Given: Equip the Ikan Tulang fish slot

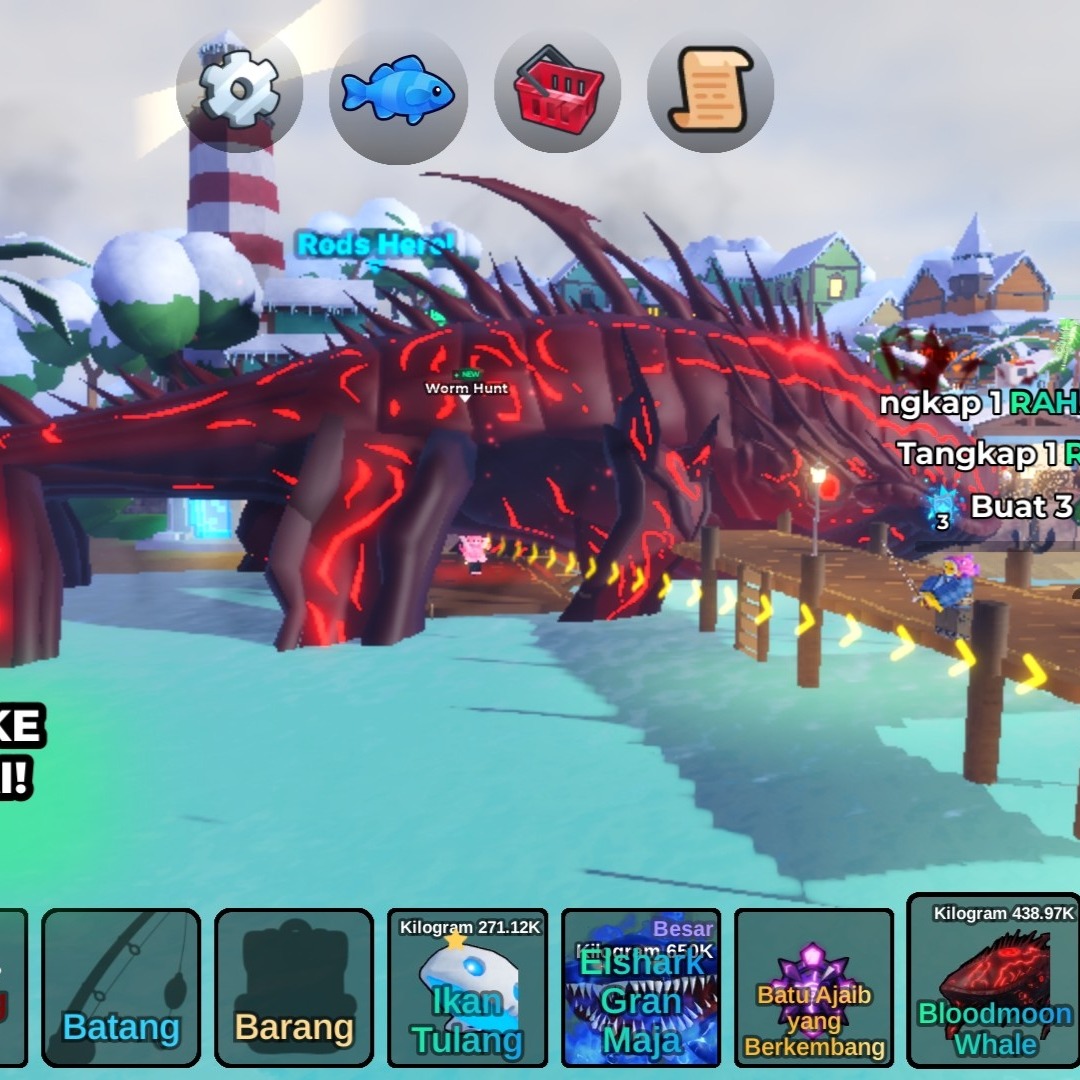Looking at the screenshot, I should pyautogui.click(x=467, y=988).
